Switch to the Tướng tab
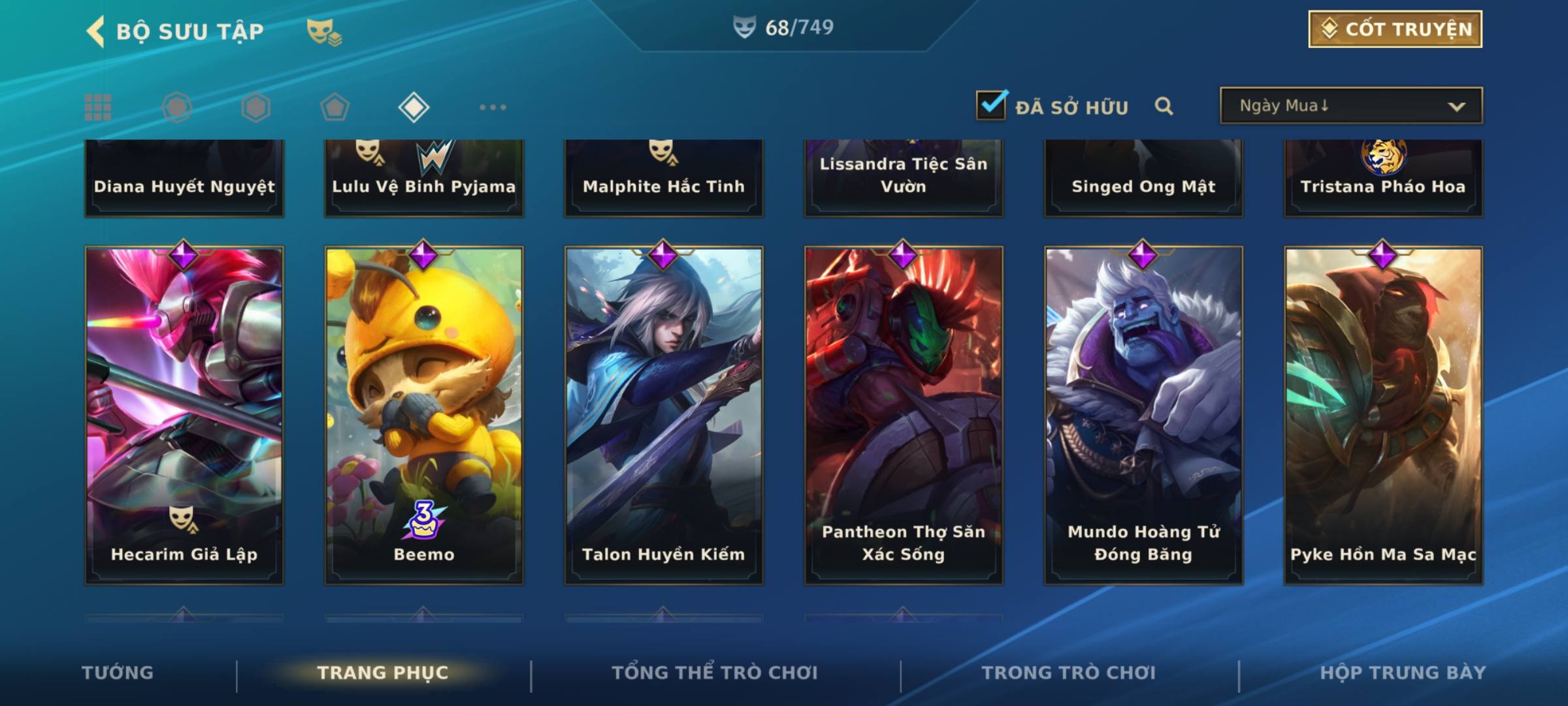The width and height of the screenshot is (1568, 706). [x=118, y=673]
